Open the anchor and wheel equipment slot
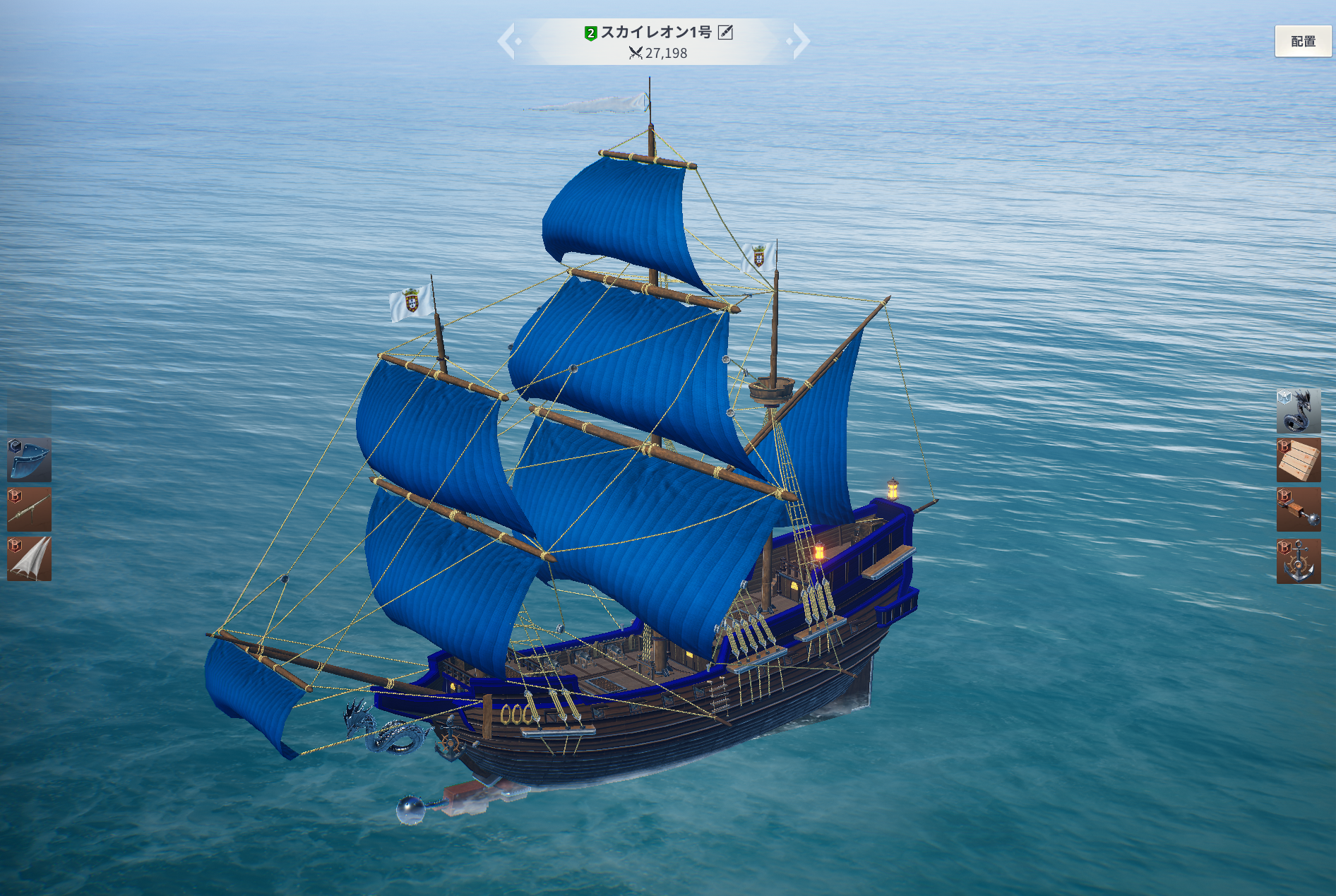1336x896 pixels. coord(1298,561)
